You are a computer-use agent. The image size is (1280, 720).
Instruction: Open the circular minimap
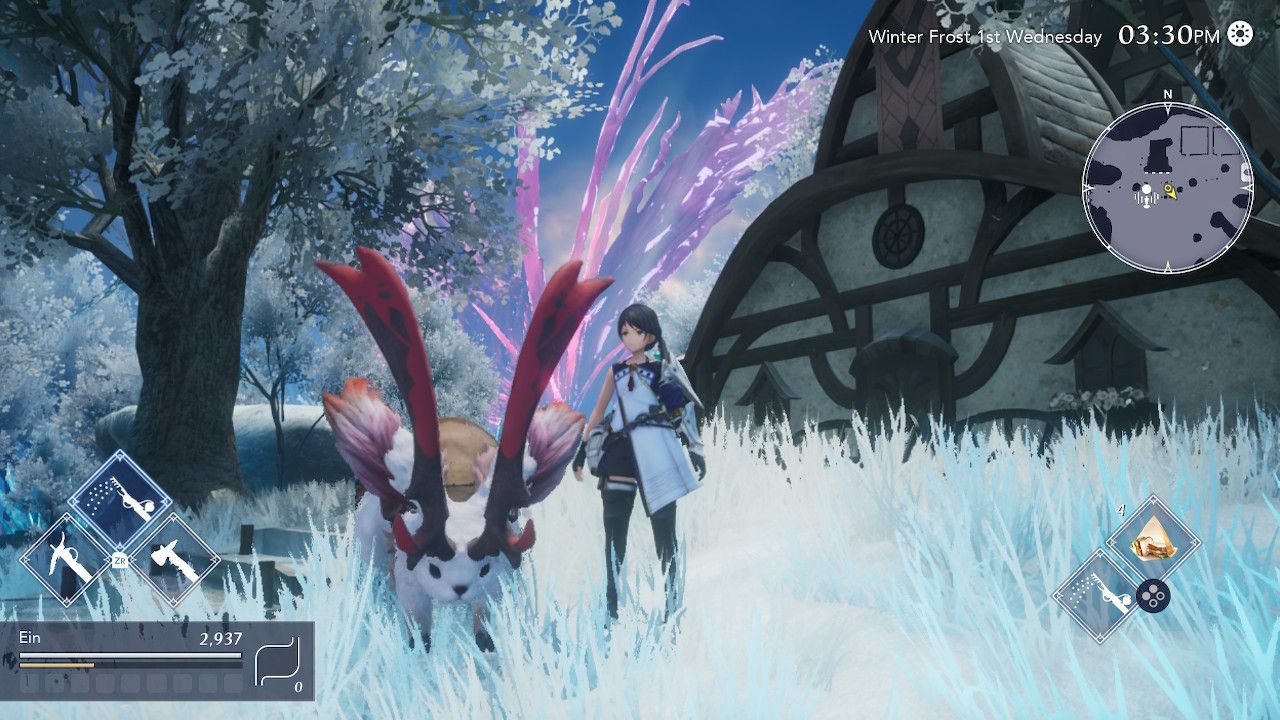pyautogui.click(x=1167, y=187)
